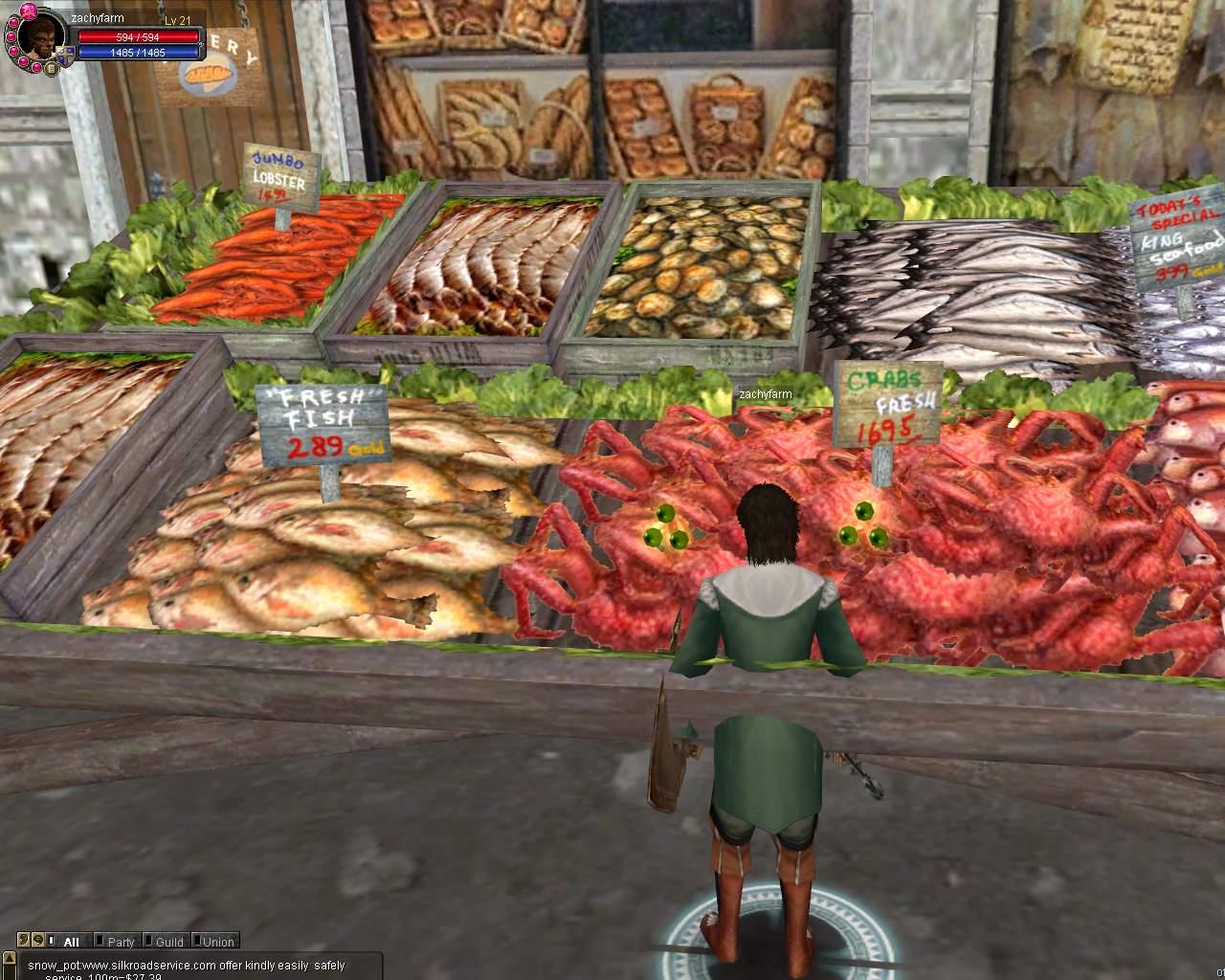Image resolution: width=1225 pixels, height=980 pixels.
Task: Click the ear icon beside chat tabs
Action: coord(25,941)
